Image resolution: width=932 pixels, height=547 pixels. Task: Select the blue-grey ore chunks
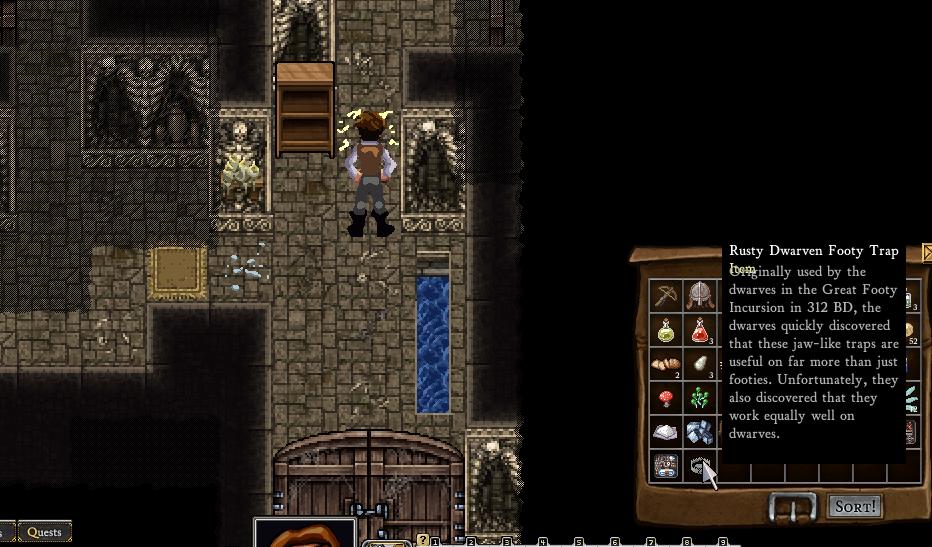700,432
